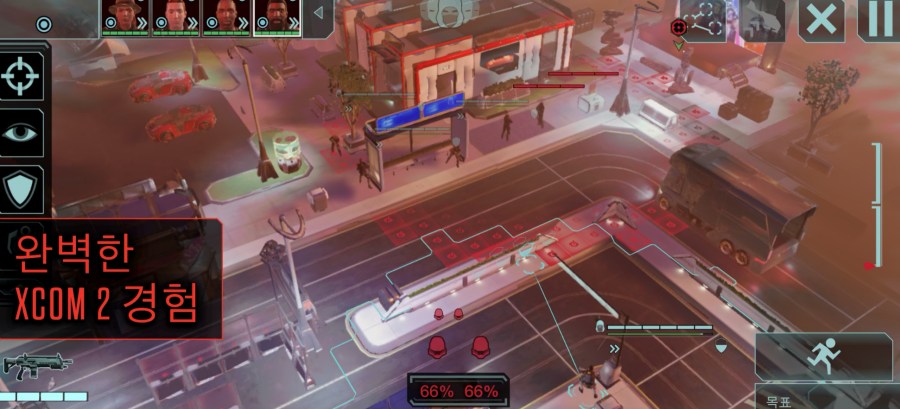
Task: Activate the shield Hunker Down ability
Action: click(x=22, y=188)
